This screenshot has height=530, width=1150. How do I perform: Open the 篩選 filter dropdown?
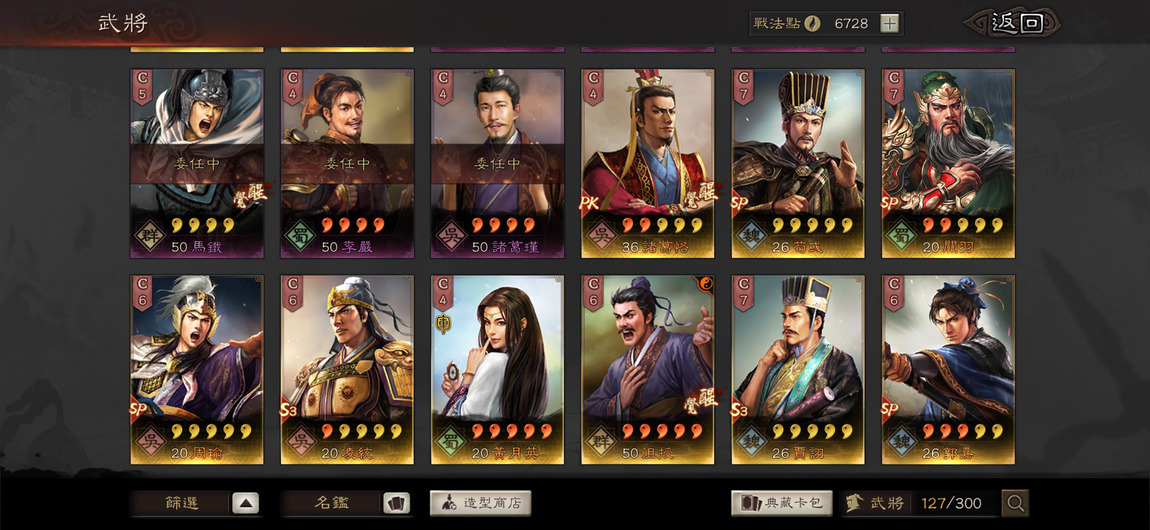pyautogui.click(x=195, y=503)
